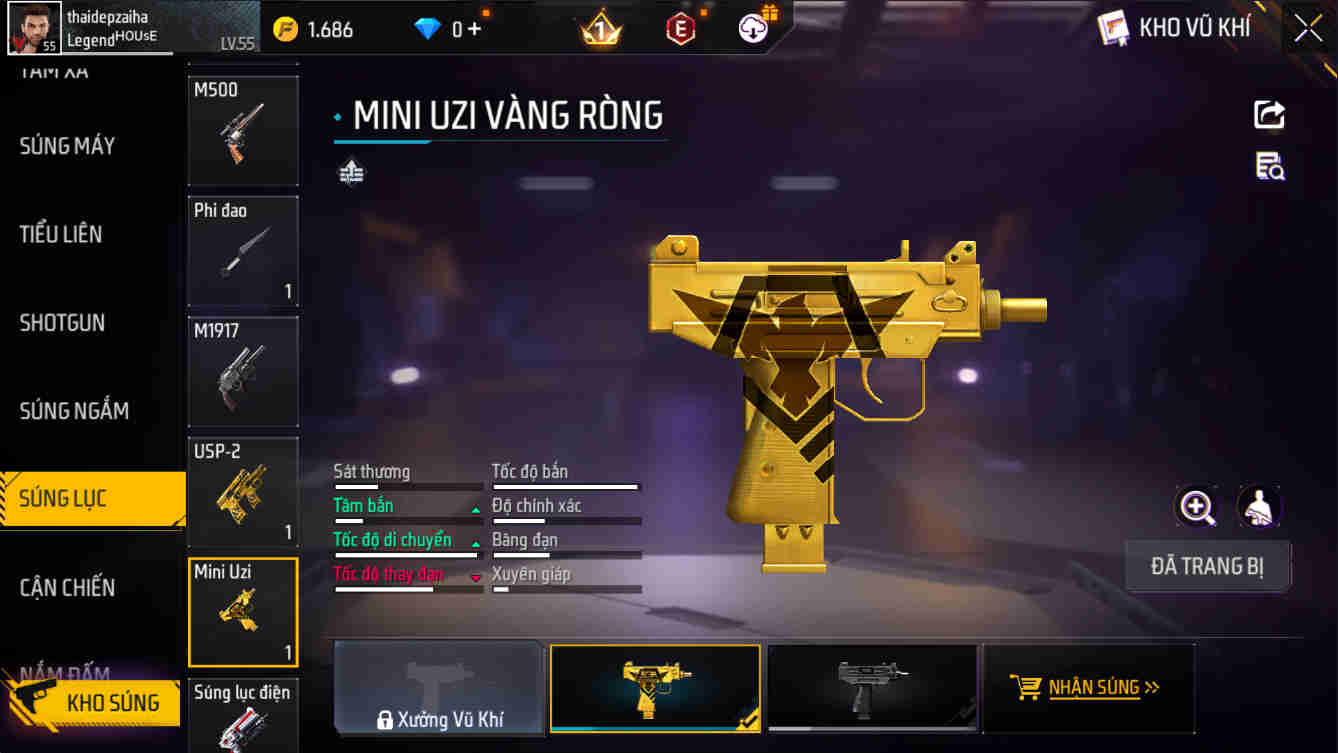Select the SHOTGUN category
Viewport: 1338px width, 753px height.
click(x=62, y=323)
